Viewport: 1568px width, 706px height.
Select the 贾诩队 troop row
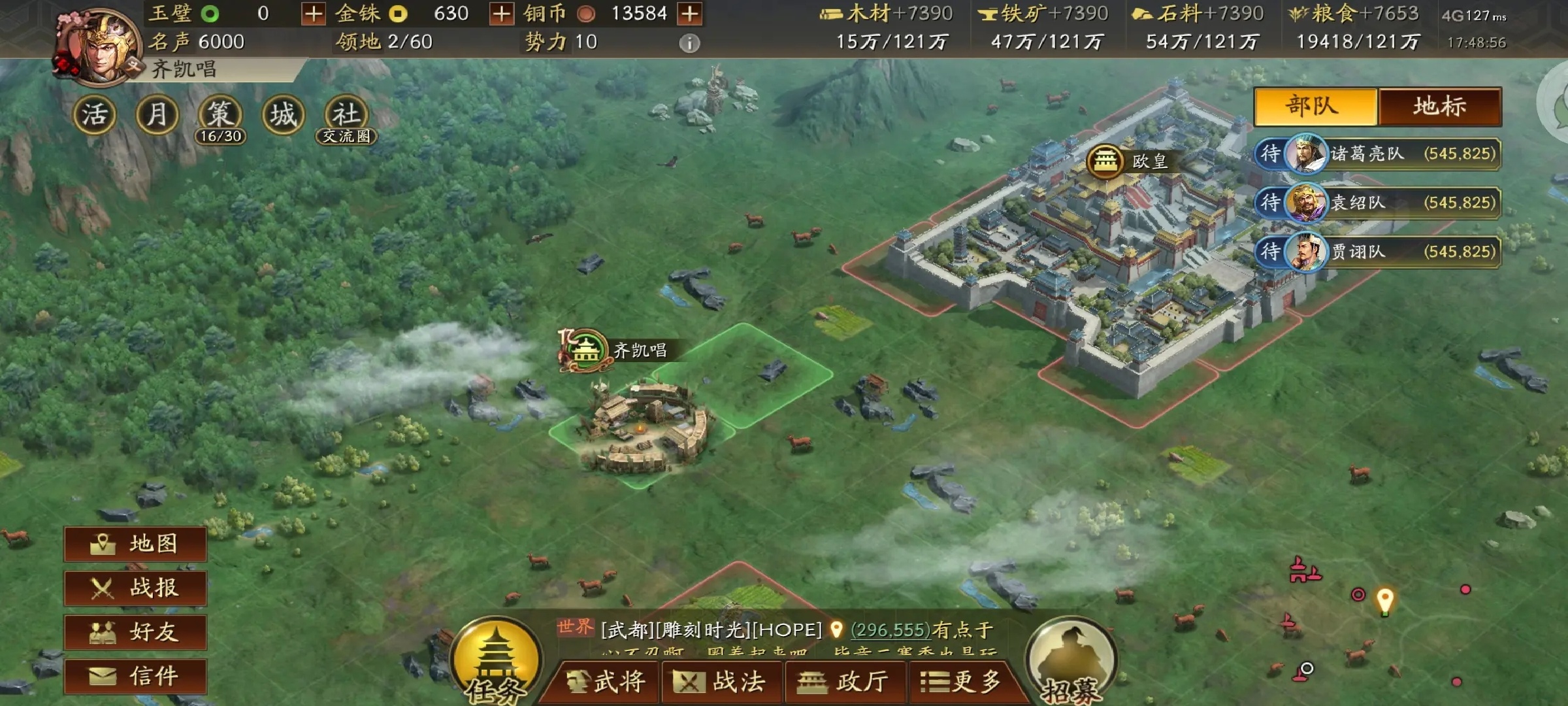coord(1379,252)
